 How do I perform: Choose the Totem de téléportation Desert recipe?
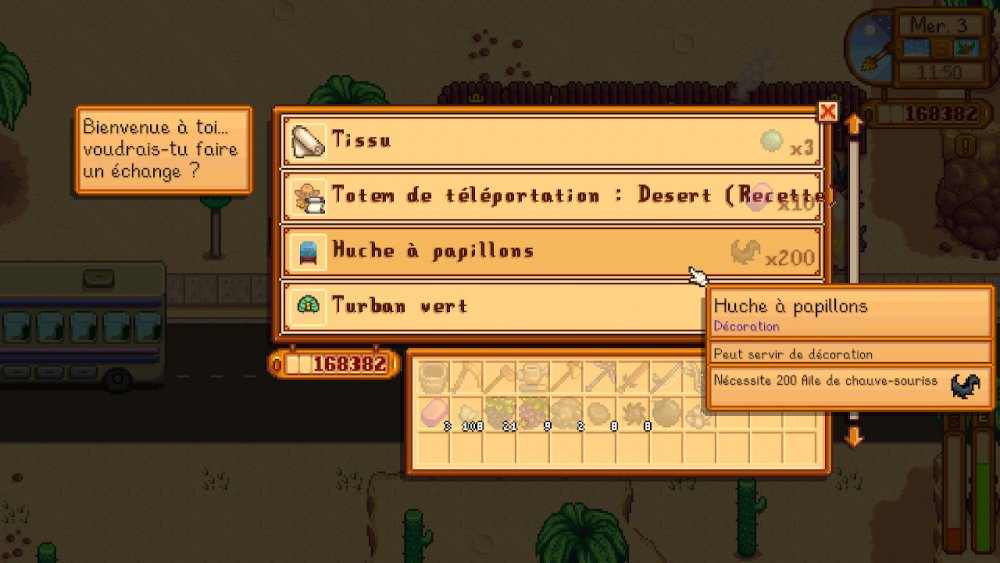[552, 196]
